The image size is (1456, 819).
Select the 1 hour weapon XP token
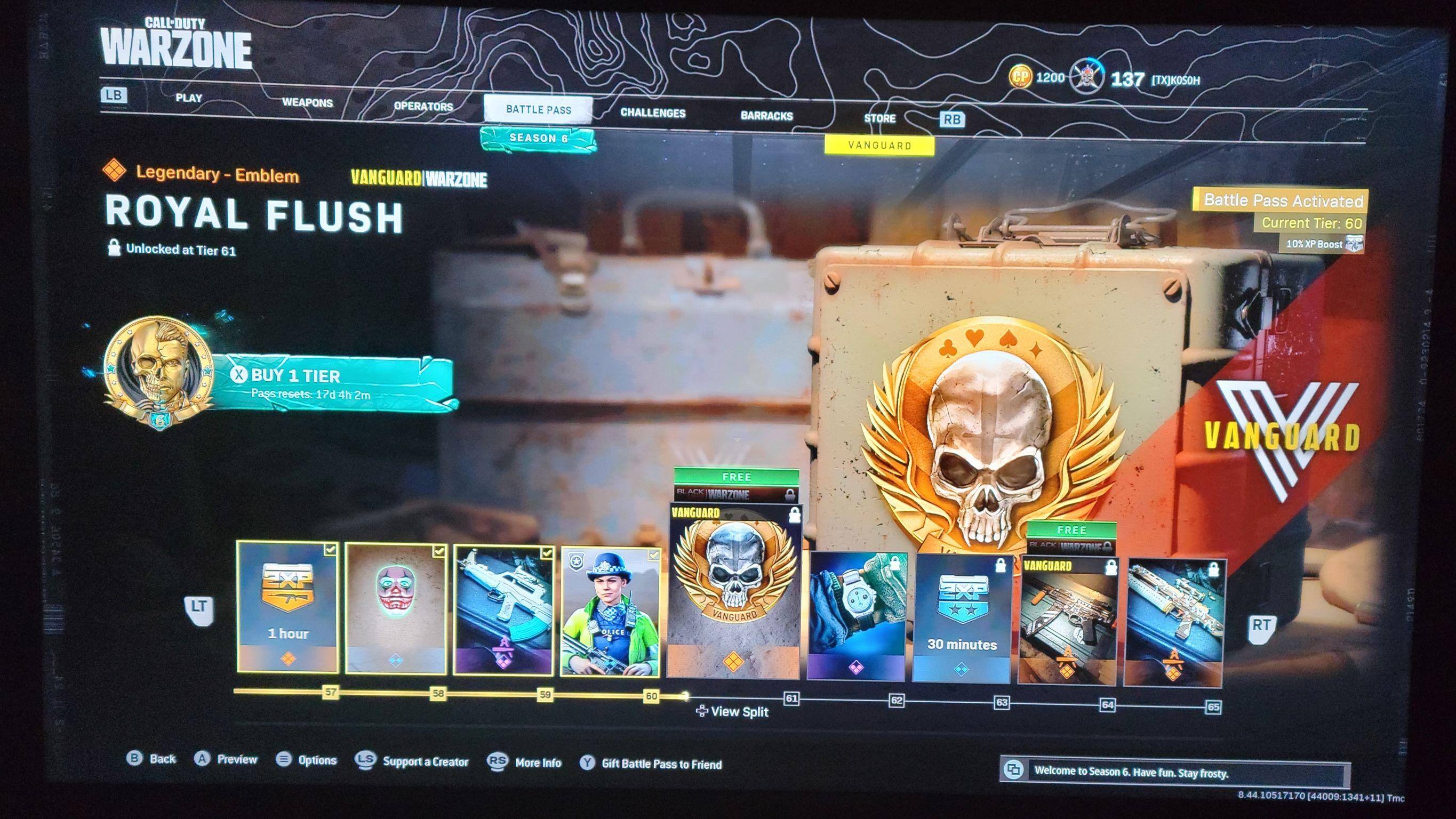click(287, 606)
